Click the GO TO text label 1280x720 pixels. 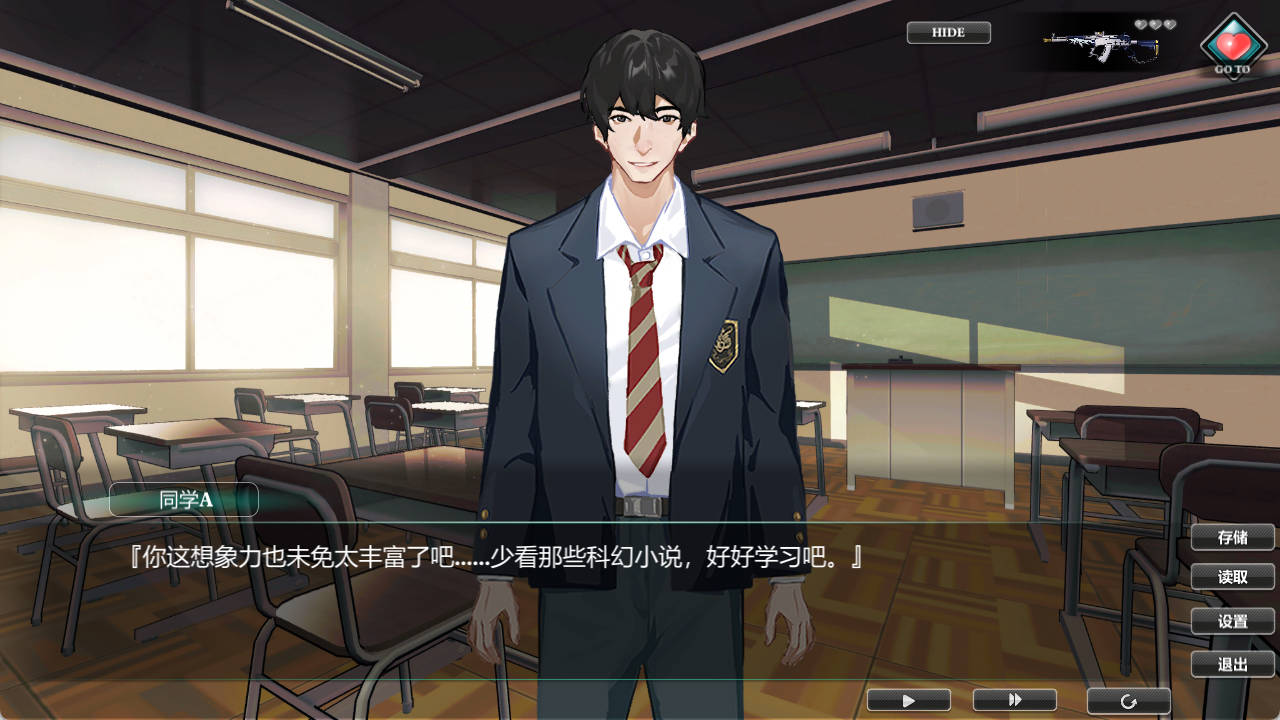pyautogui.click(x=1232, y=68)
